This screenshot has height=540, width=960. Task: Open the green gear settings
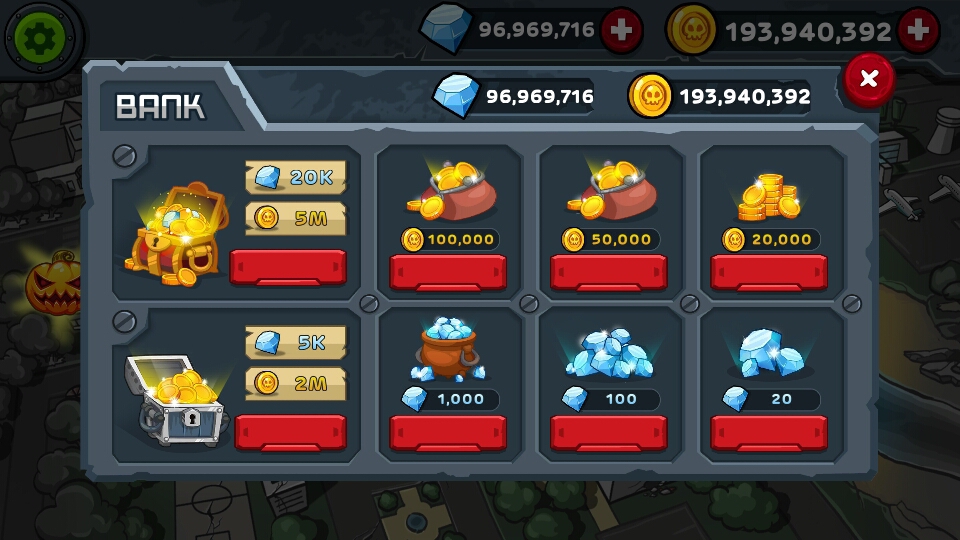[x=38, y=37]
